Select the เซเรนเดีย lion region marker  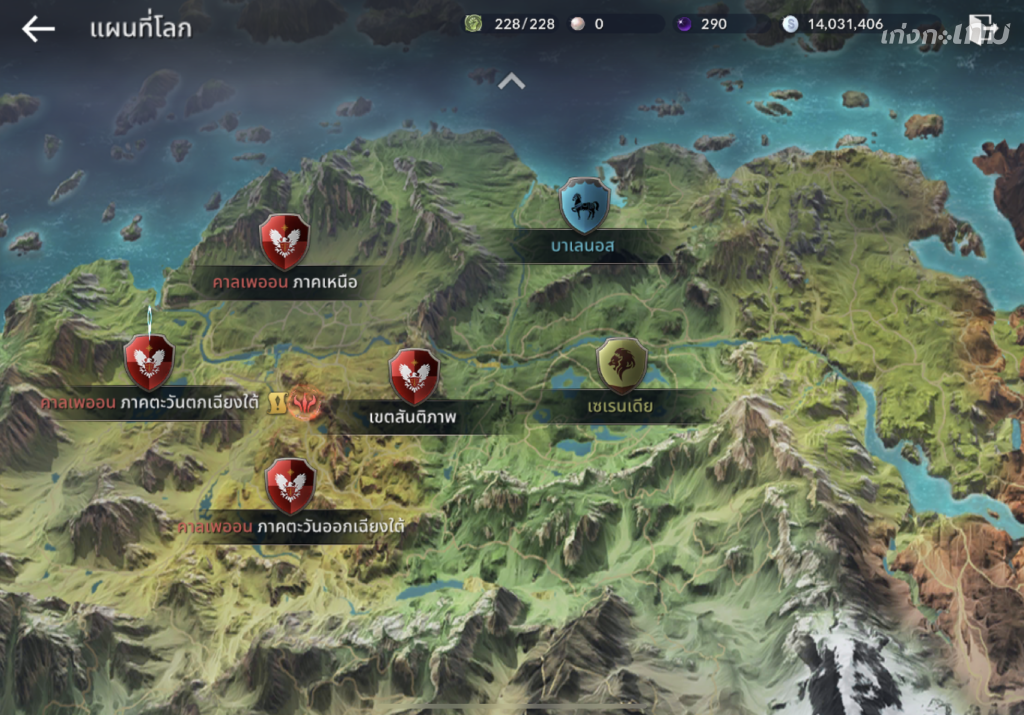621,365
